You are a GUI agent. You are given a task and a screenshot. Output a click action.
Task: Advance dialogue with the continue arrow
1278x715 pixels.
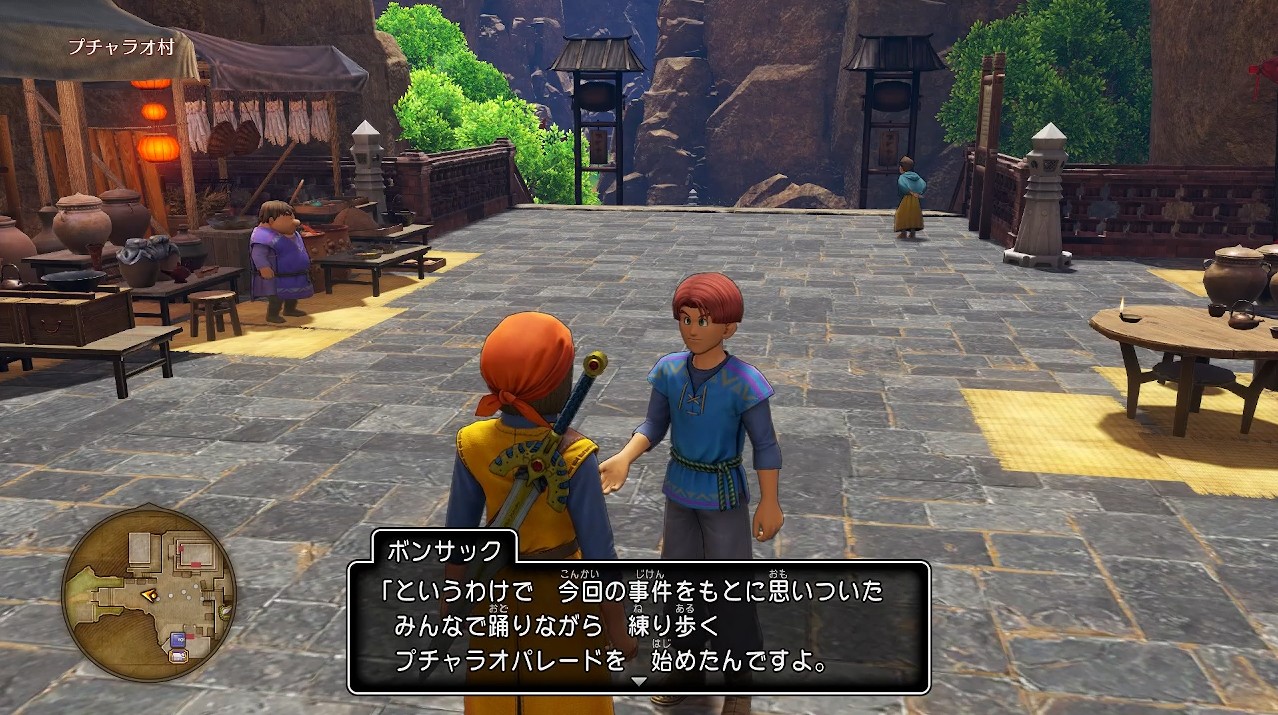click(640, 682)
